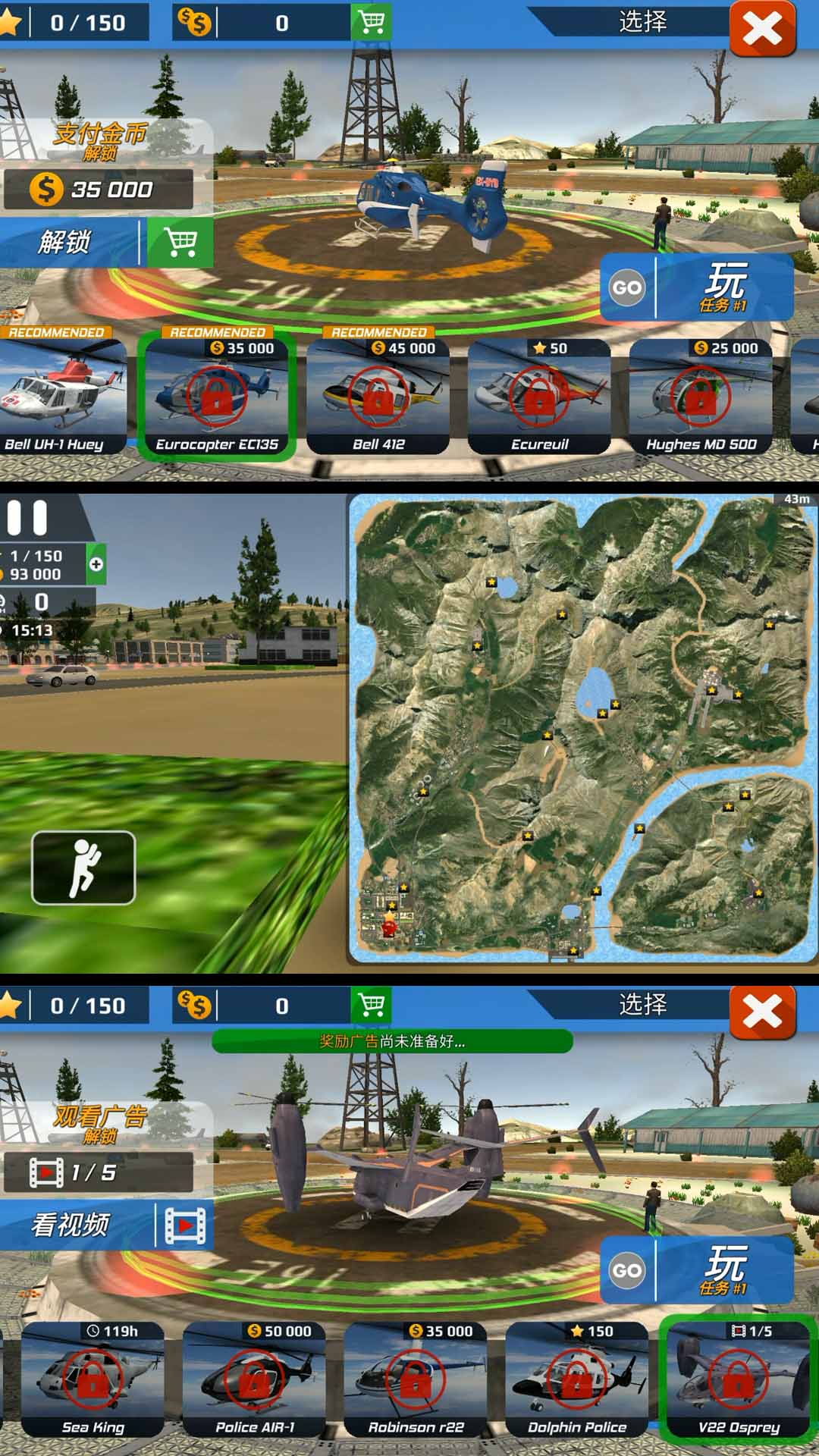The height and width of the screenshot is (1456, 819).
Task: Tap the running man exit button
Action: point(83,868)
